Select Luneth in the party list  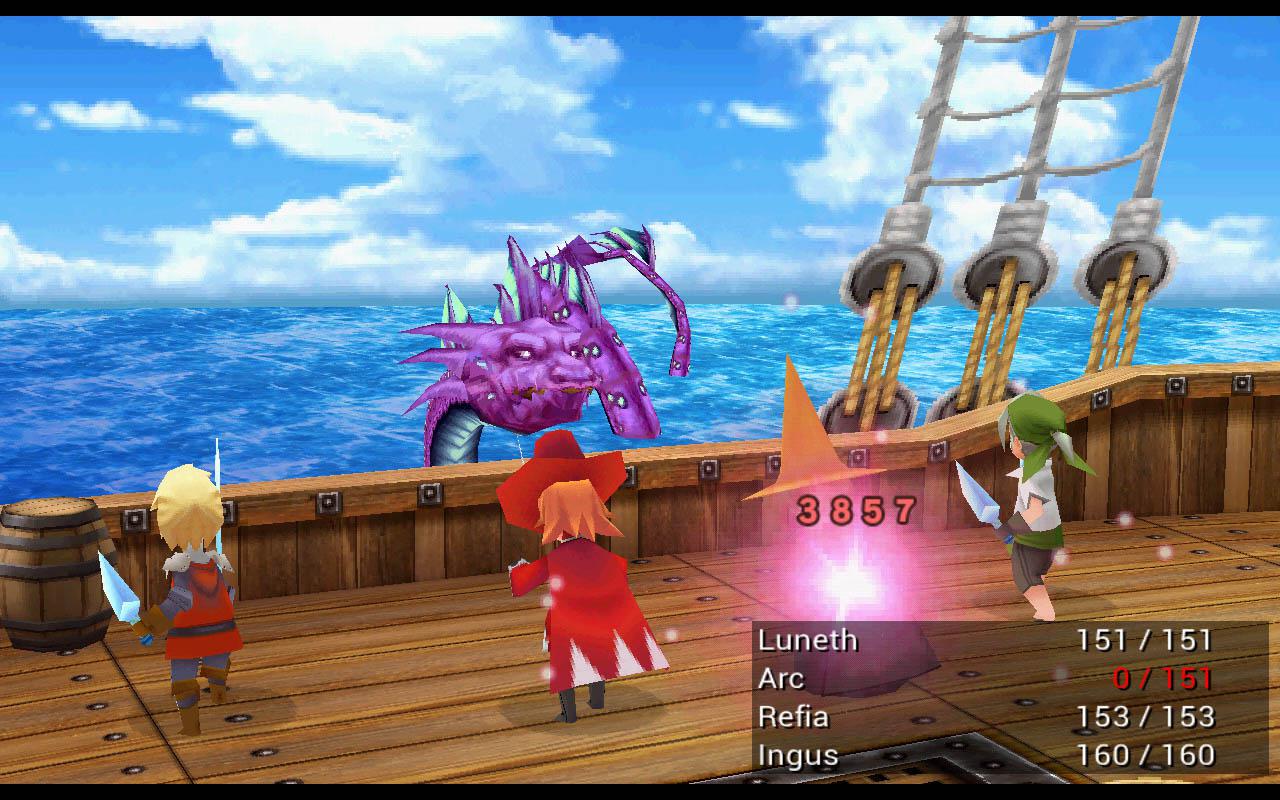click(x=808, y=640)
